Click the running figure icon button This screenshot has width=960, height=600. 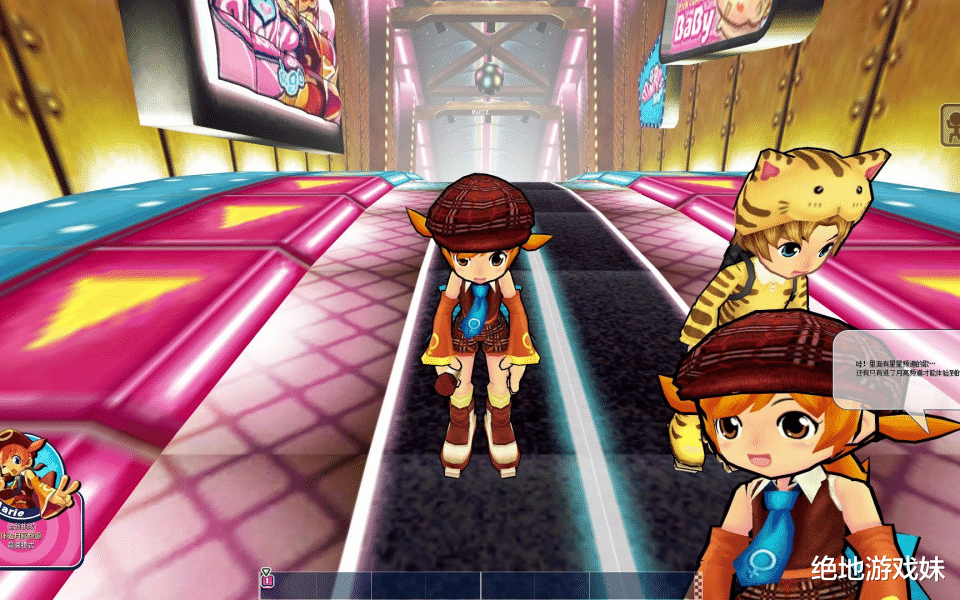(x=949, y=122)
